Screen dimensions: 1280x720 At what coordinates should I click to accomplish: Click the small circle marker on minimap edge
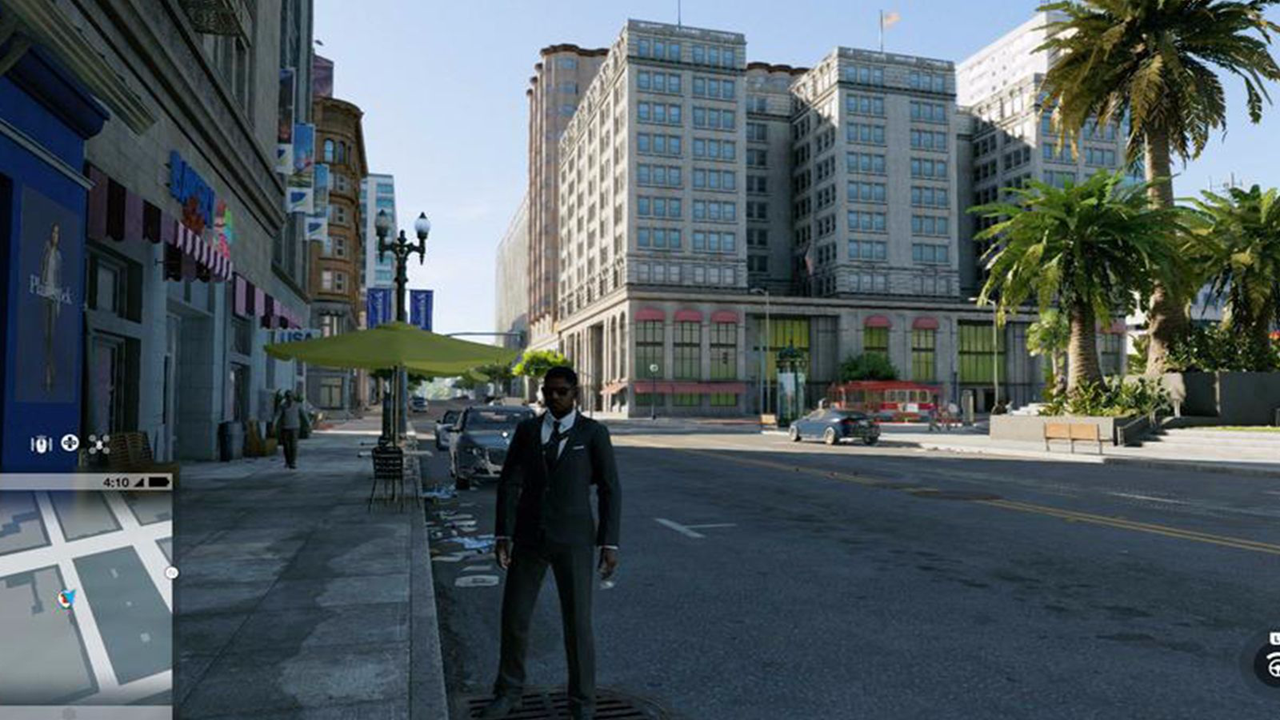click(171, 573)
